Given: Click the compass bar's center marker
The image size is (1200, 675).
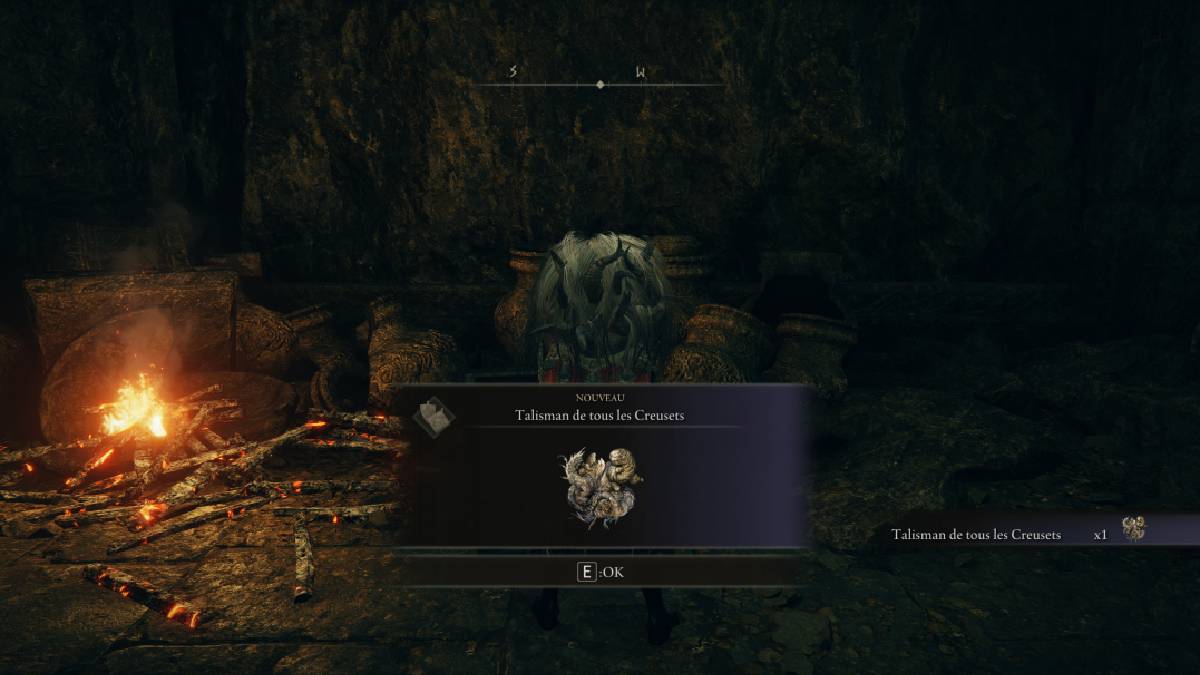Looking at the screenshot, I should point(600,85).
